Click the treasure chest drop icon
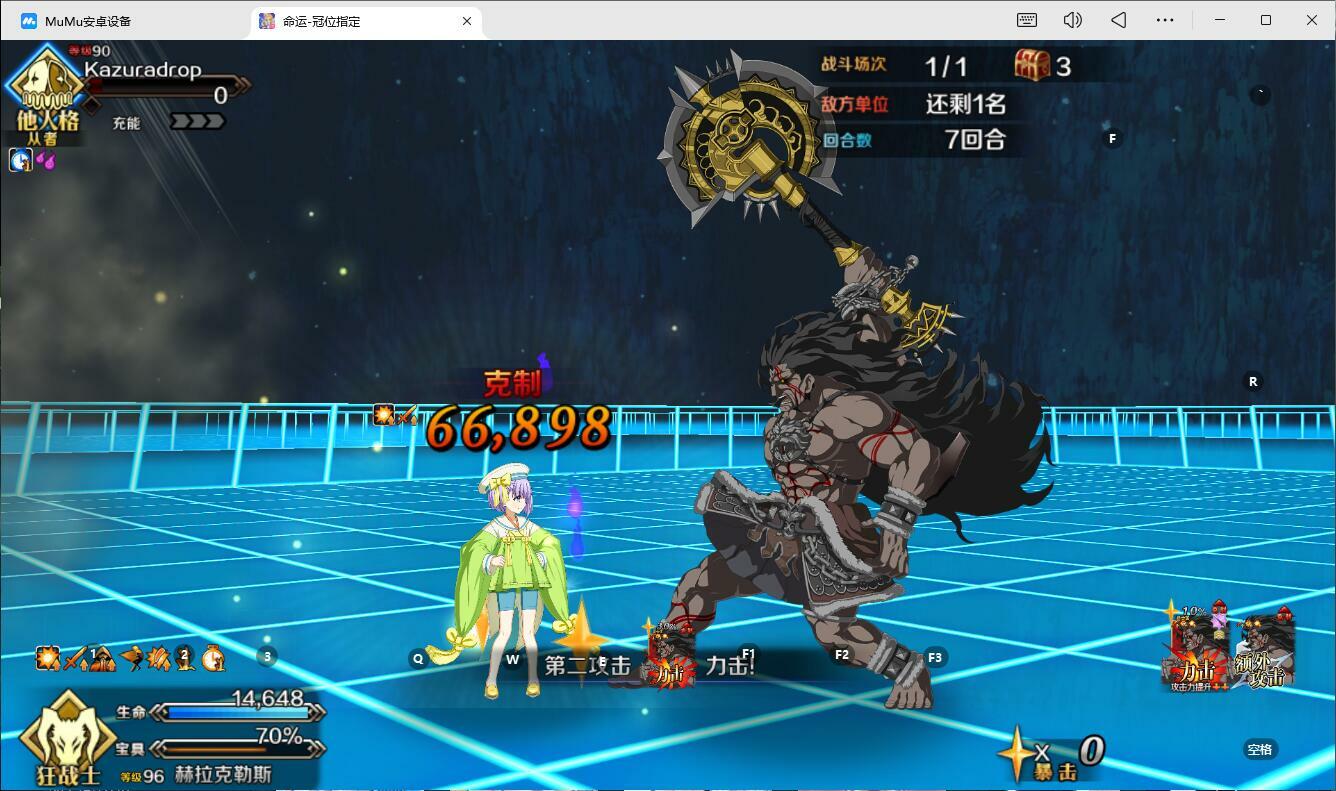Screen dimensions: 1336x791 point(1032,65)
